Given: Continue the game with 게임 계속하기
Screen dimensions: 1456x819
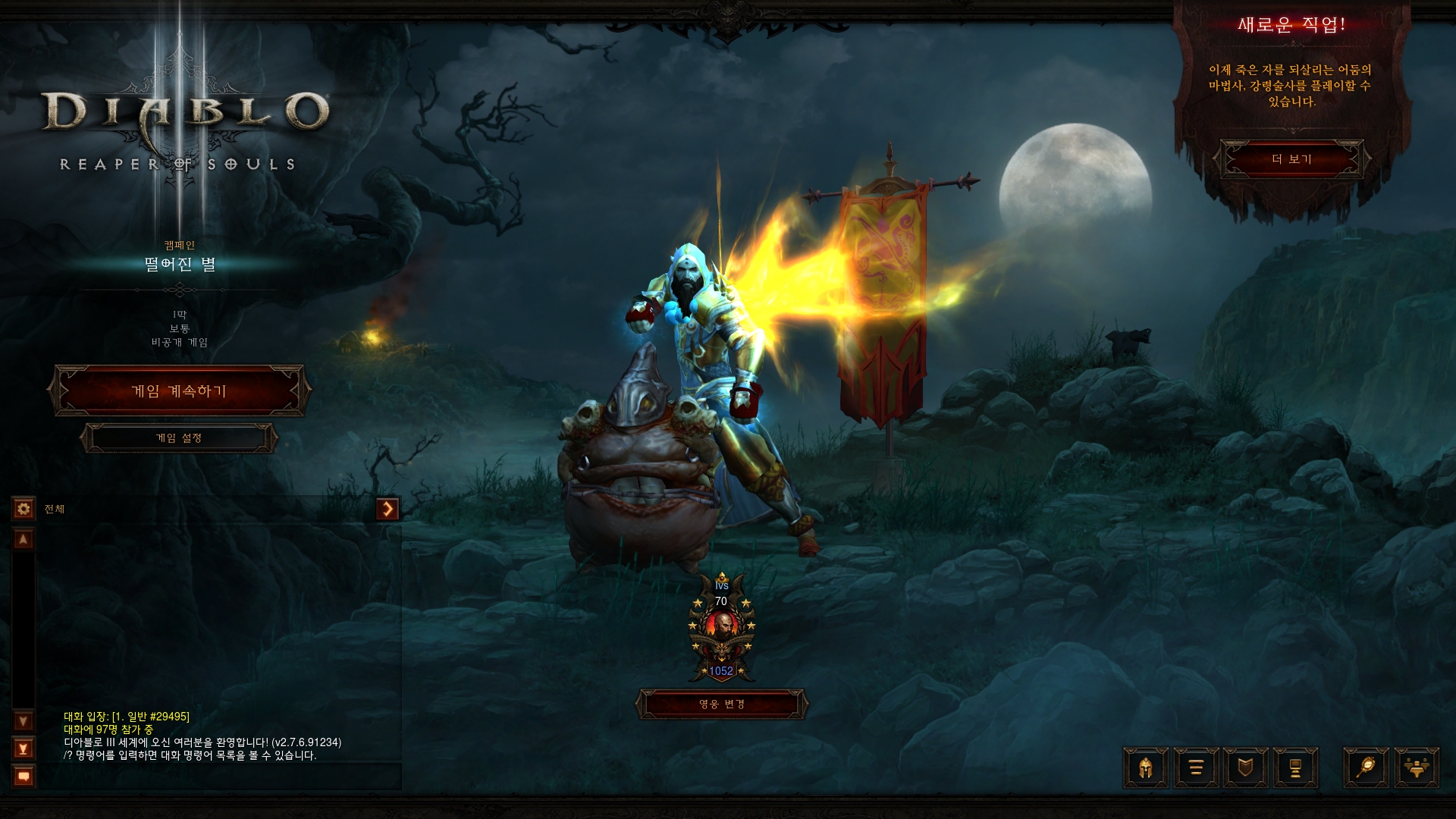Looking at the screenshot, I should (179, 391).
